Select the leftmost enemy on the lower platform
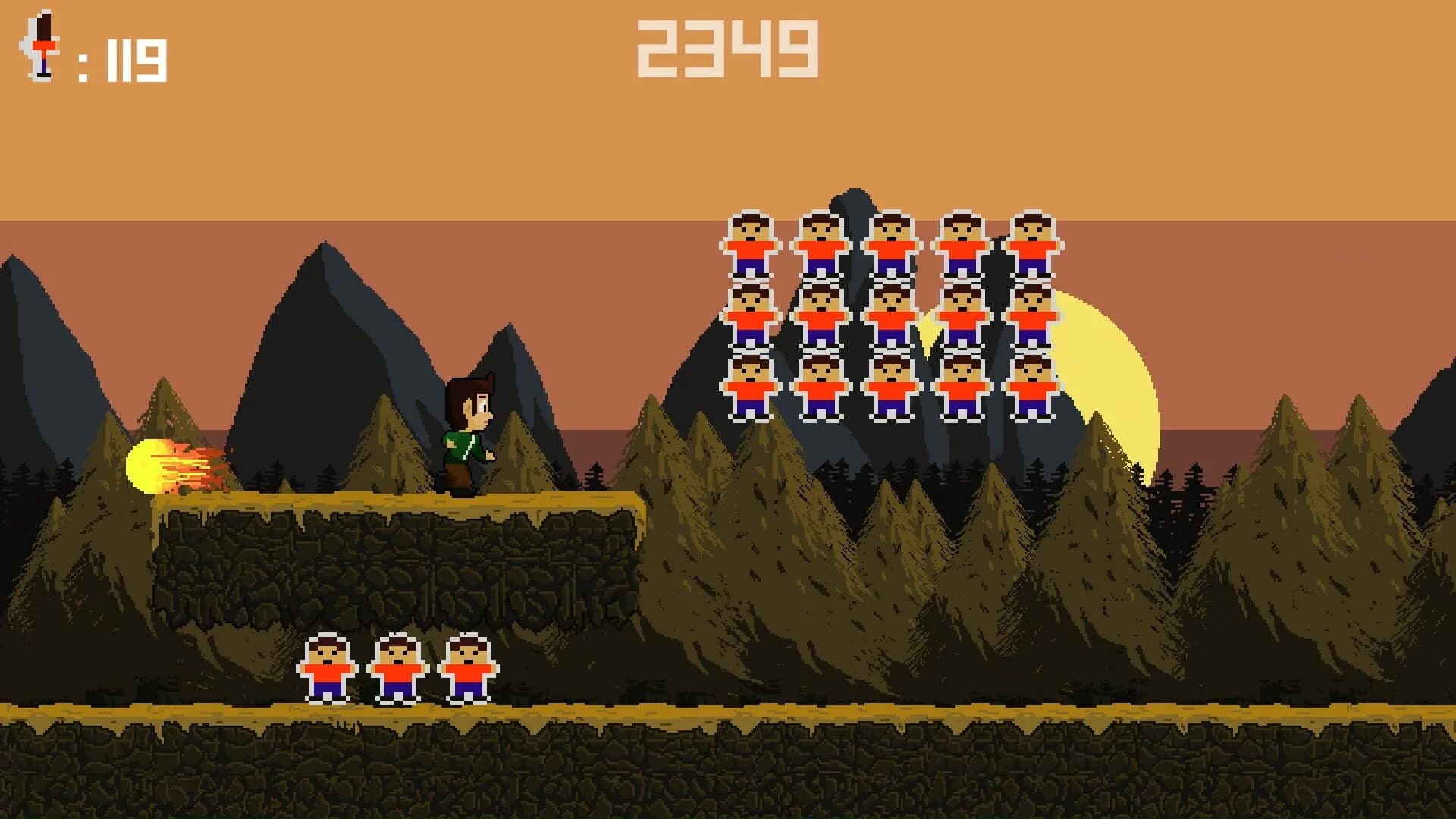 pyautogui.click(x=326, y=671)
